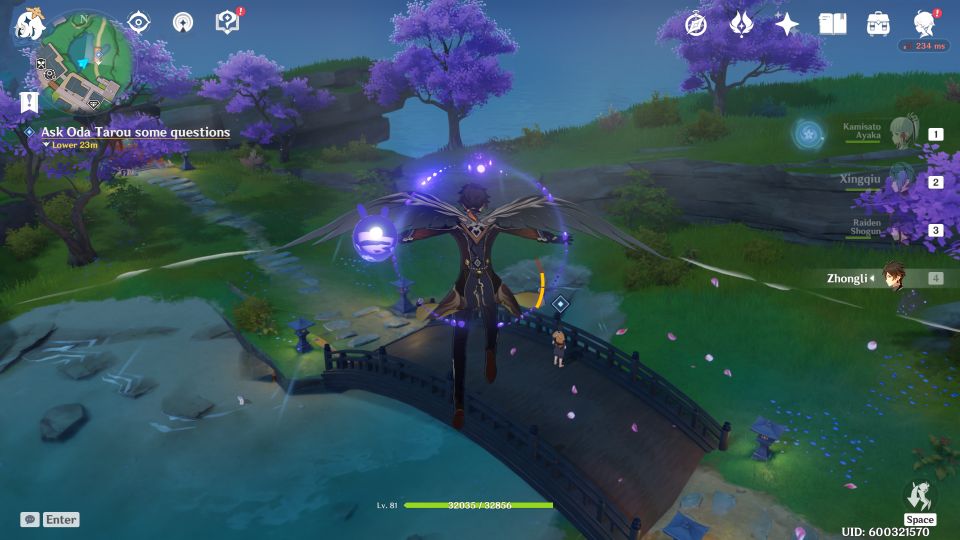Open the Co-Op mode icon

tap(183, 22)
